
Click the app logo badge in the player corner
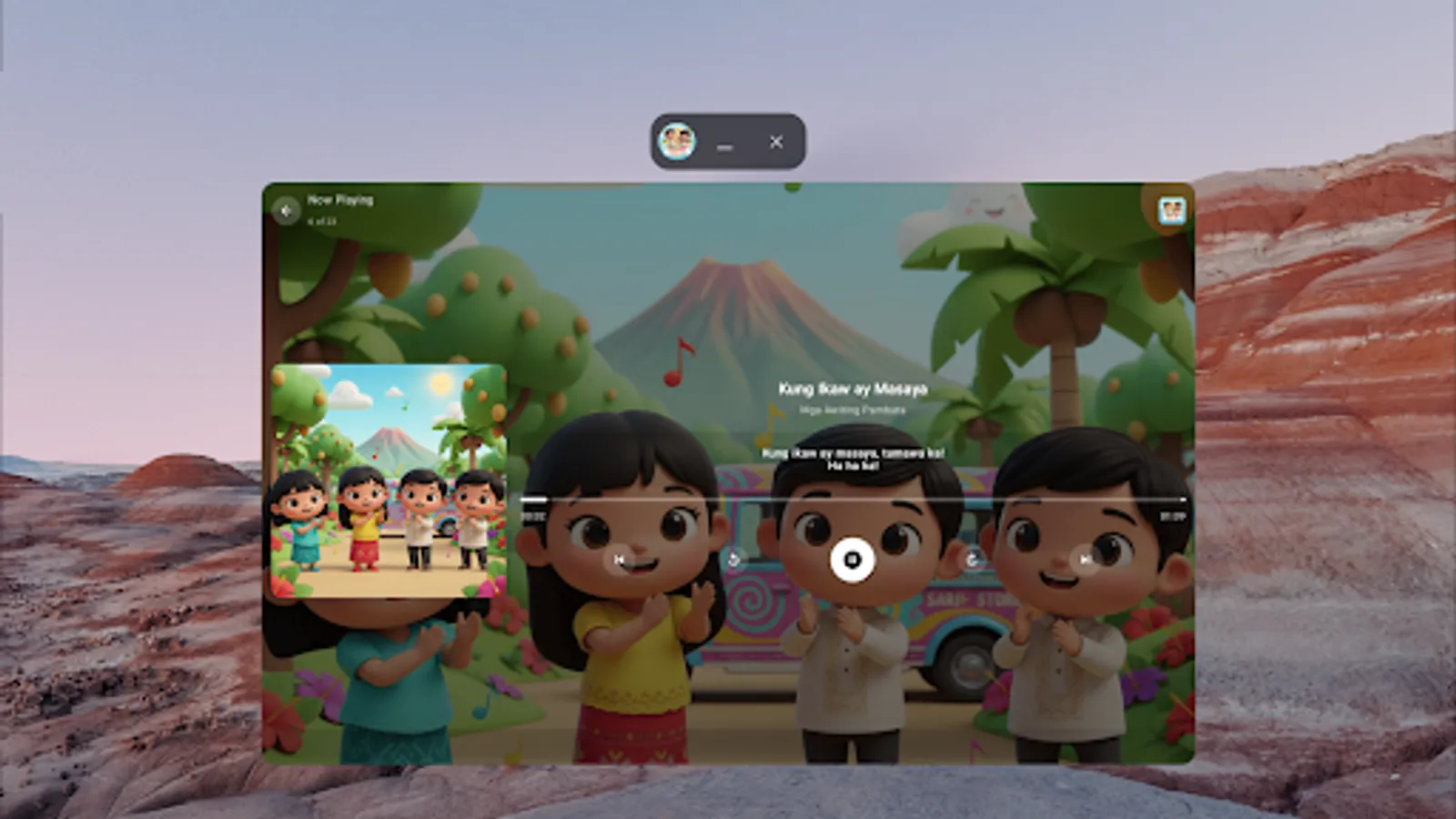[1171, 211]
